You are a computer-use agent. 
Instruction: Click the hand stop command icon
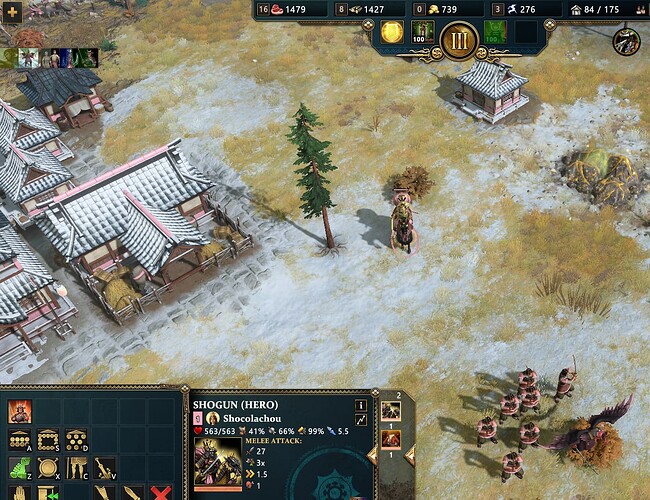[19, 493]
